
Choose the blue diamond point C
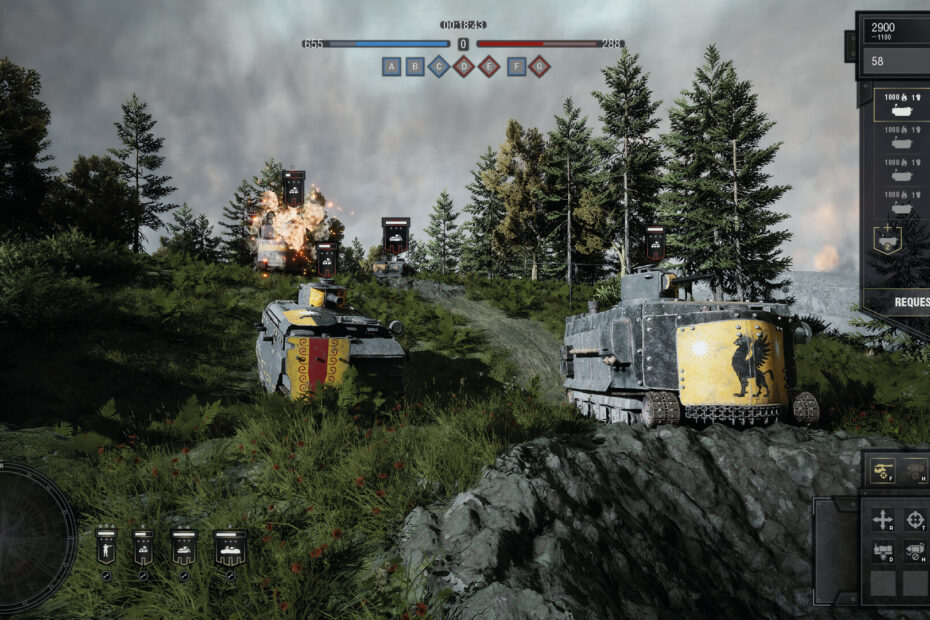pos(439,67)
